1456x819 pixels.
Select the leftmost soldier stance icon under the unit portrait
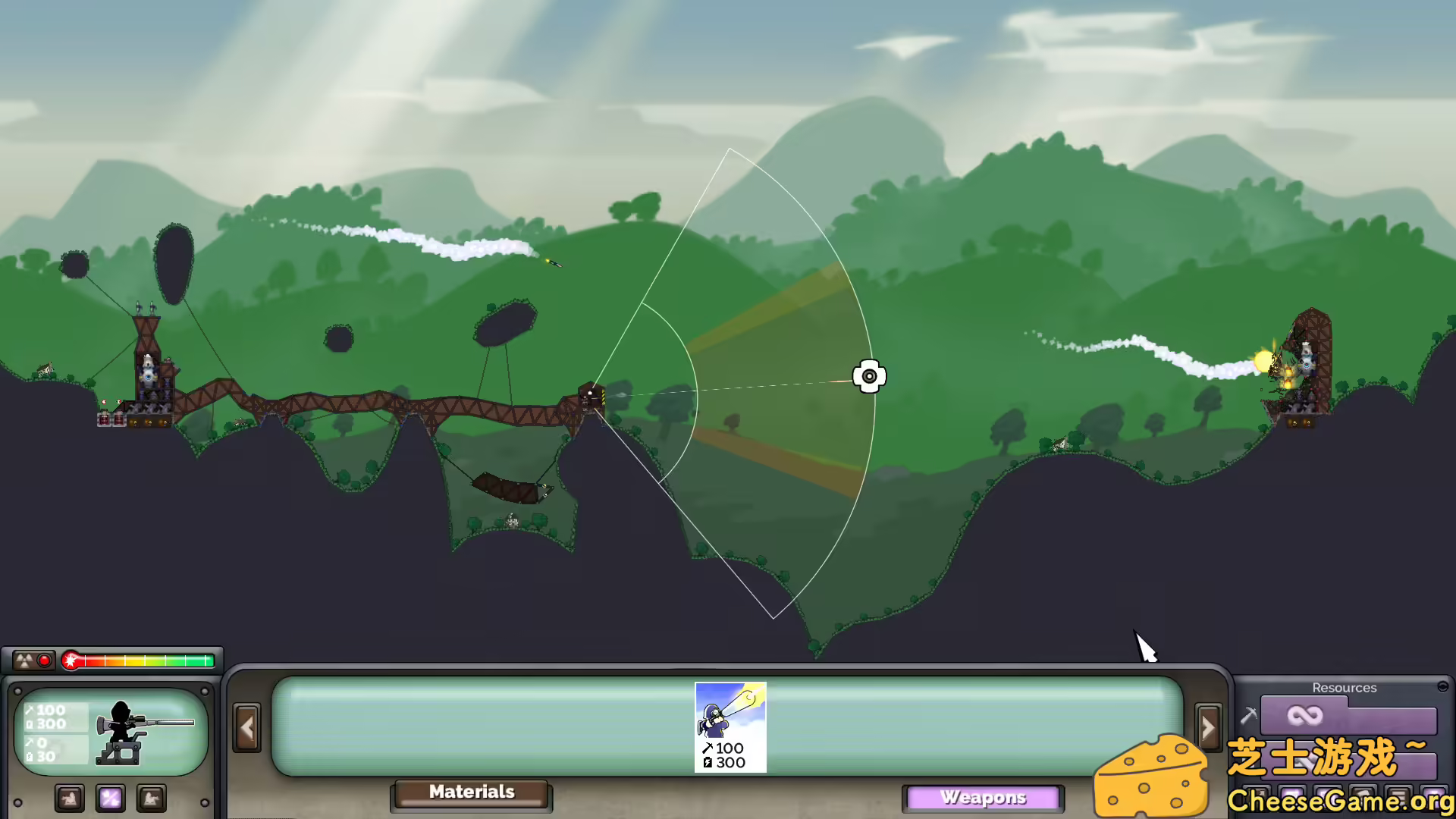[x=70, y=798]
